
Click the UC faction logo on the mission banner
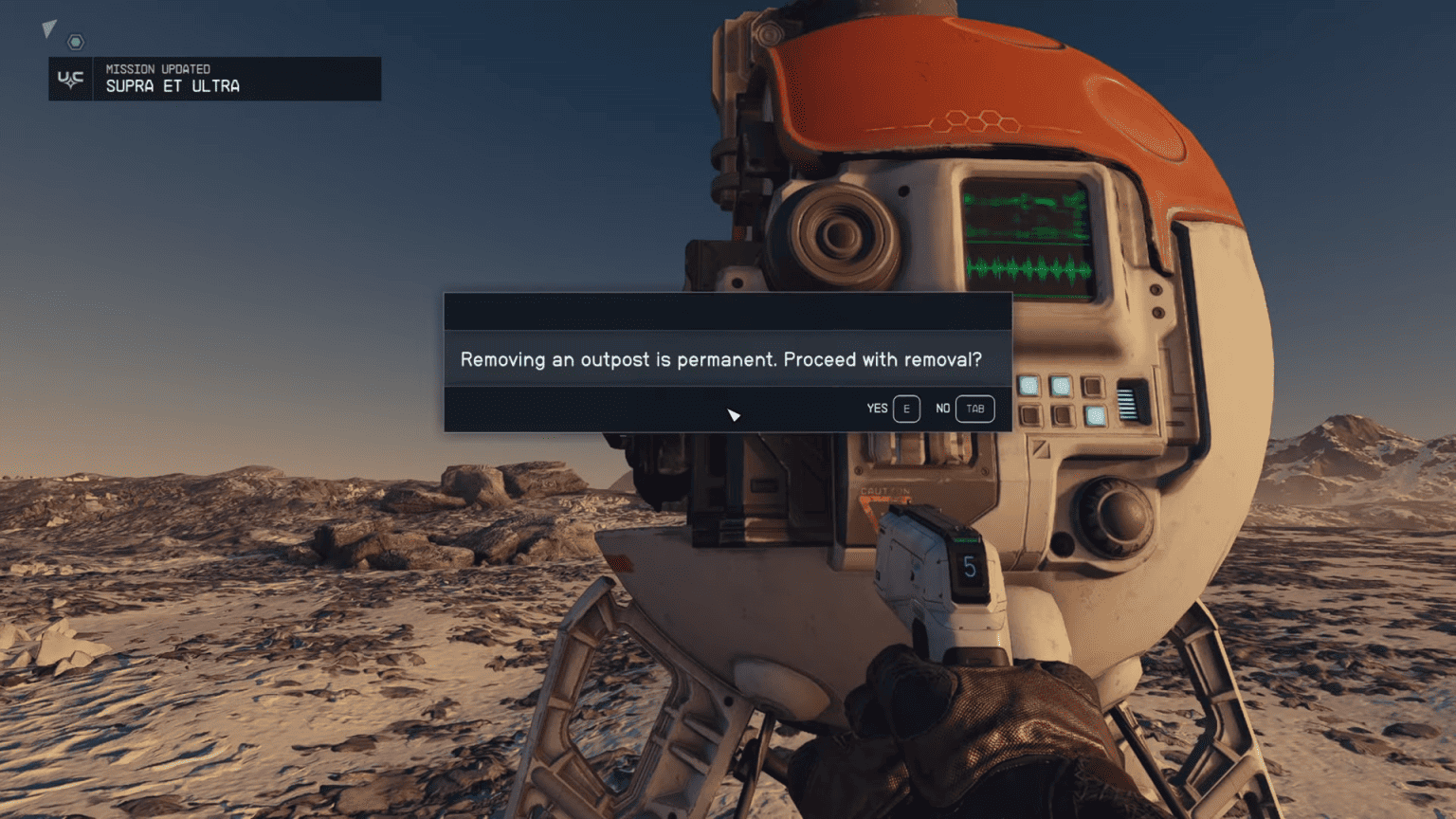tap(70, 79)
